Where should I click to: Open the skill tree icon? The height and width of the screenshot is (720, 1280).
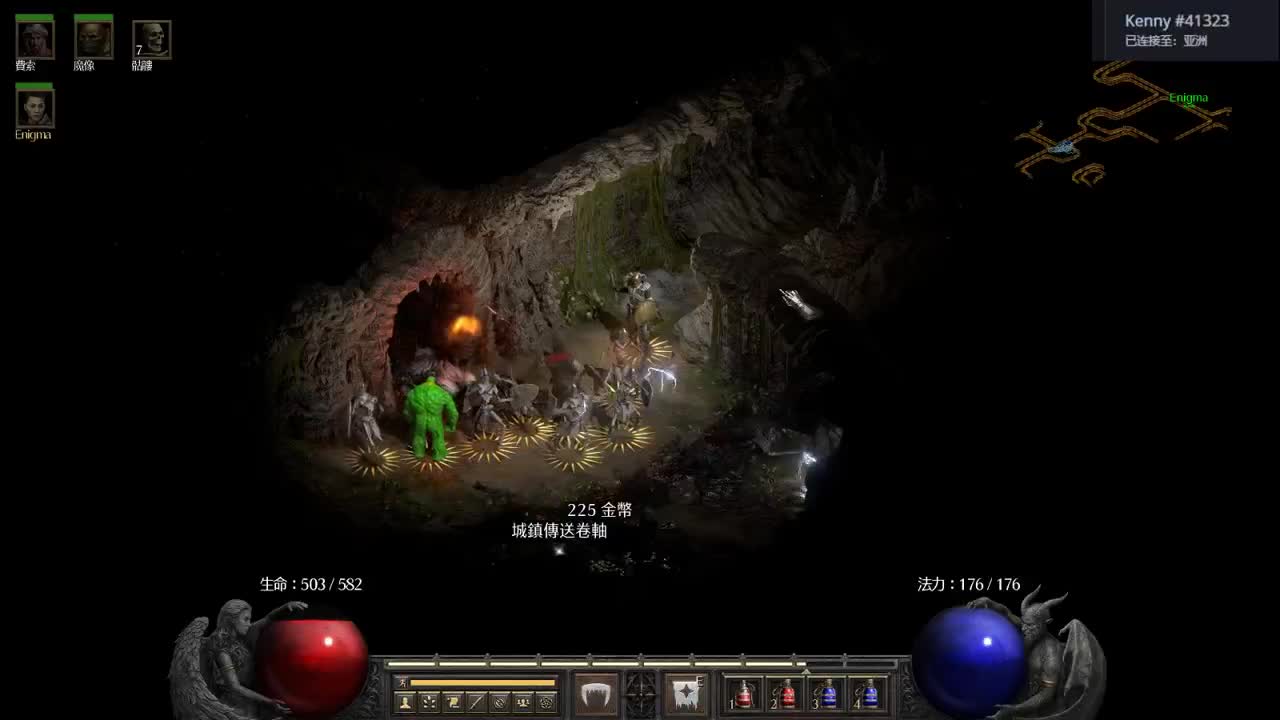pyautogui.click(x=430, y=703)
